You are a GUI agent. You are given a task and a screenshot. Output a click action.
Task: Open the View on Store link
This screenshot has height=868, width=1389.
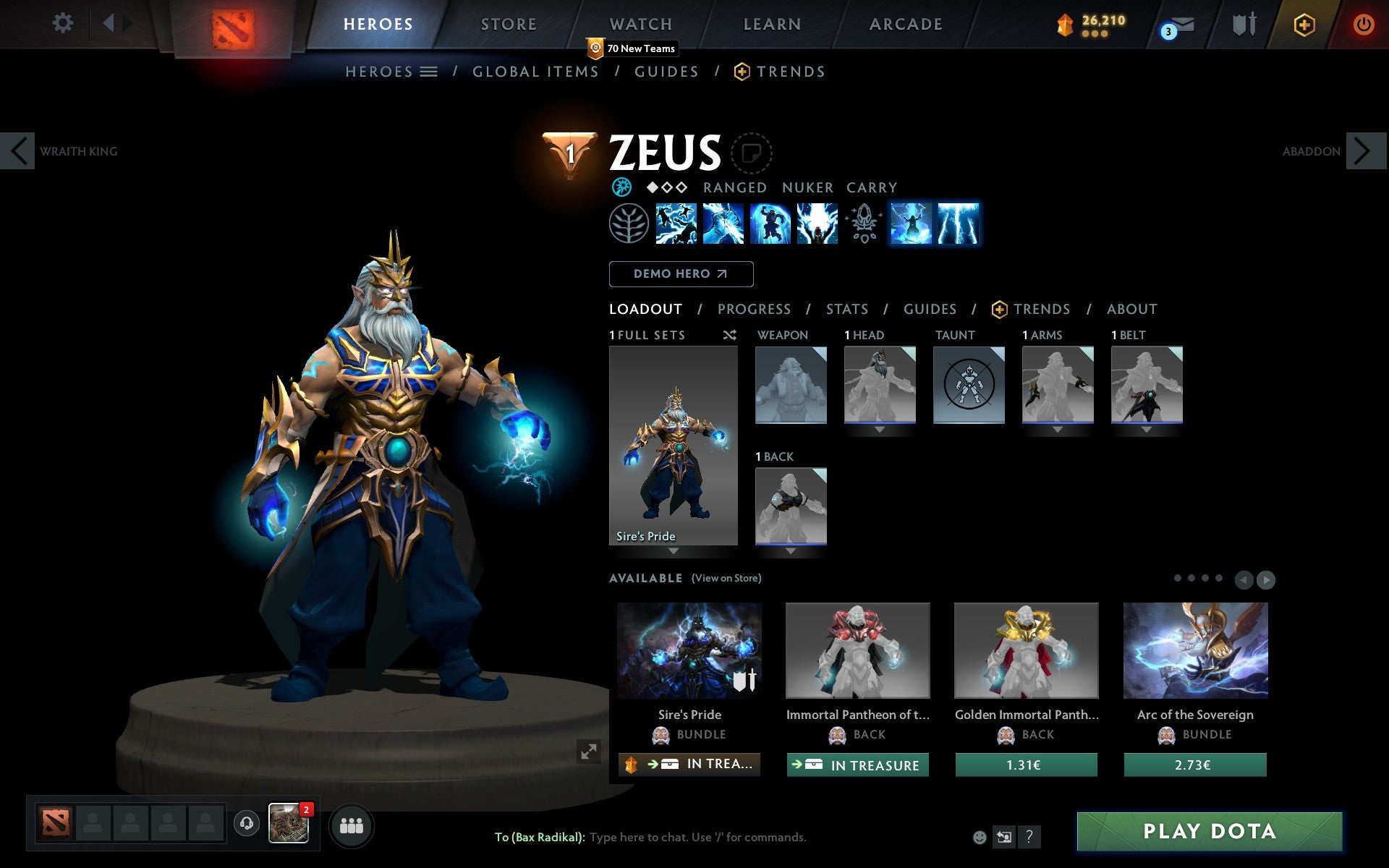tap(726, 578)
